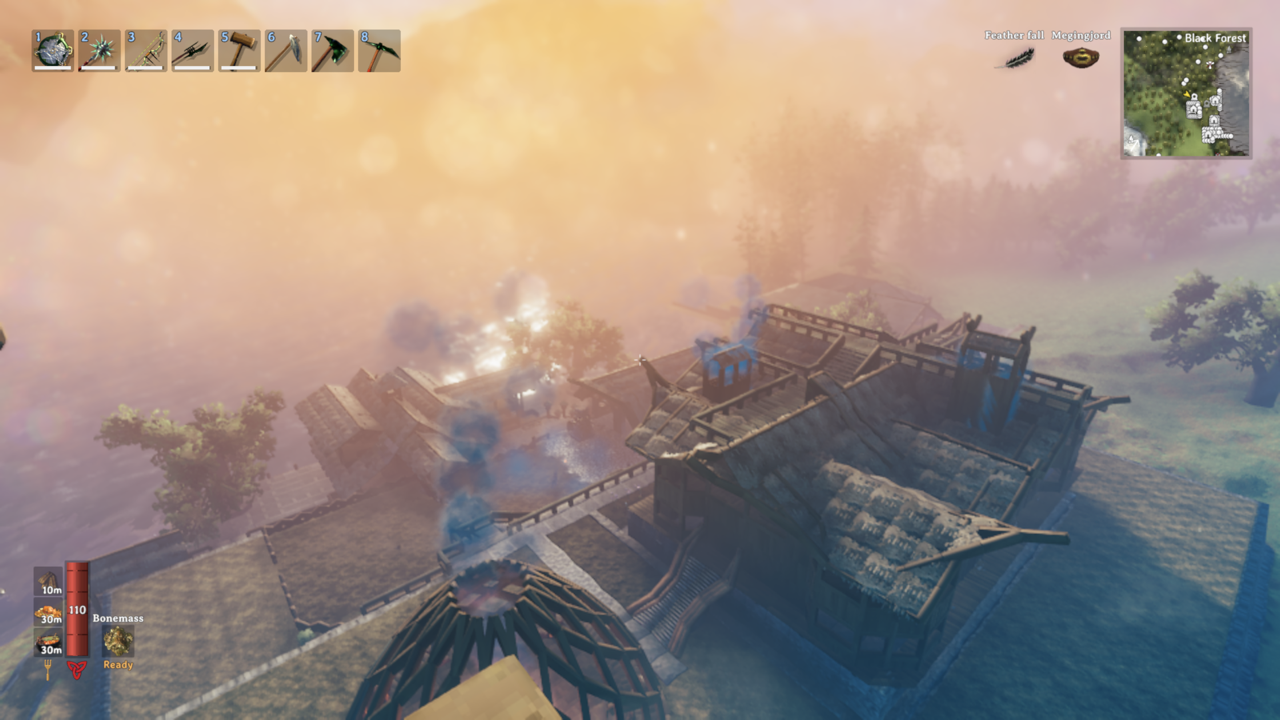This screenshot has height=720, width=1280.
Task: Equip the spiked mace in slot 2
Action: click(100, 50)
